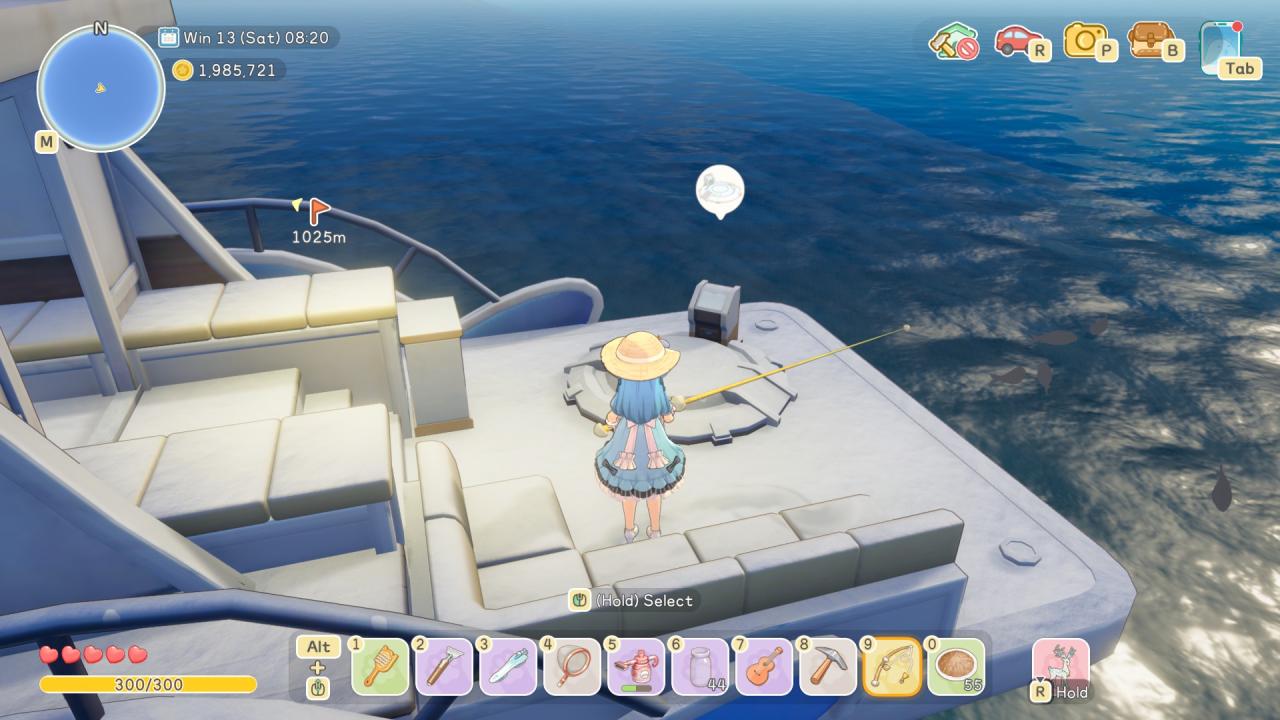Select the brush in hotbar slot 1

(x=380, y=667)
